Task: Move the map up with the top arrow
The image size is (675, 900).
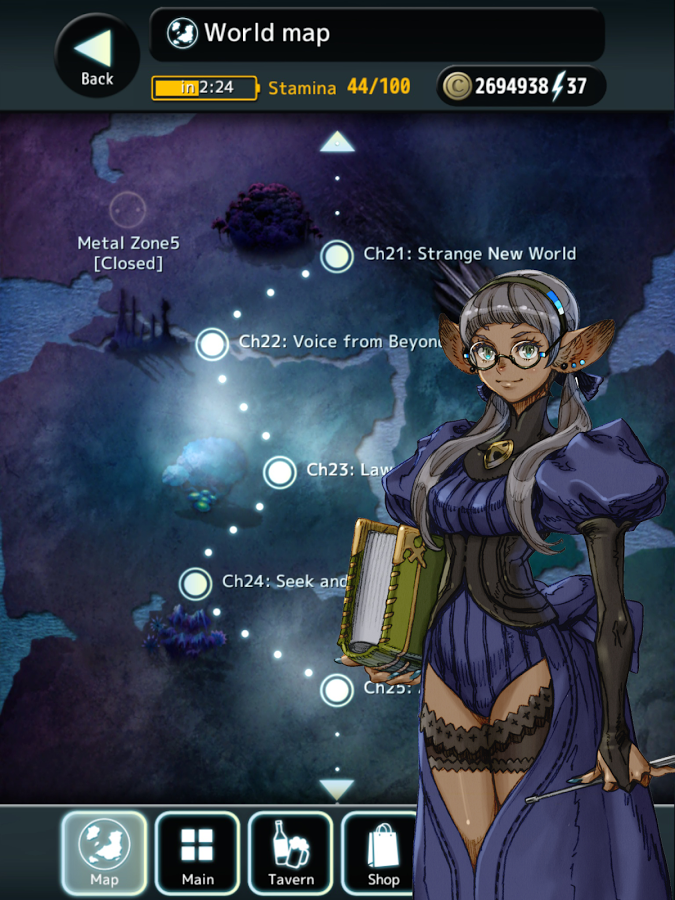Action: click(337, 142)
